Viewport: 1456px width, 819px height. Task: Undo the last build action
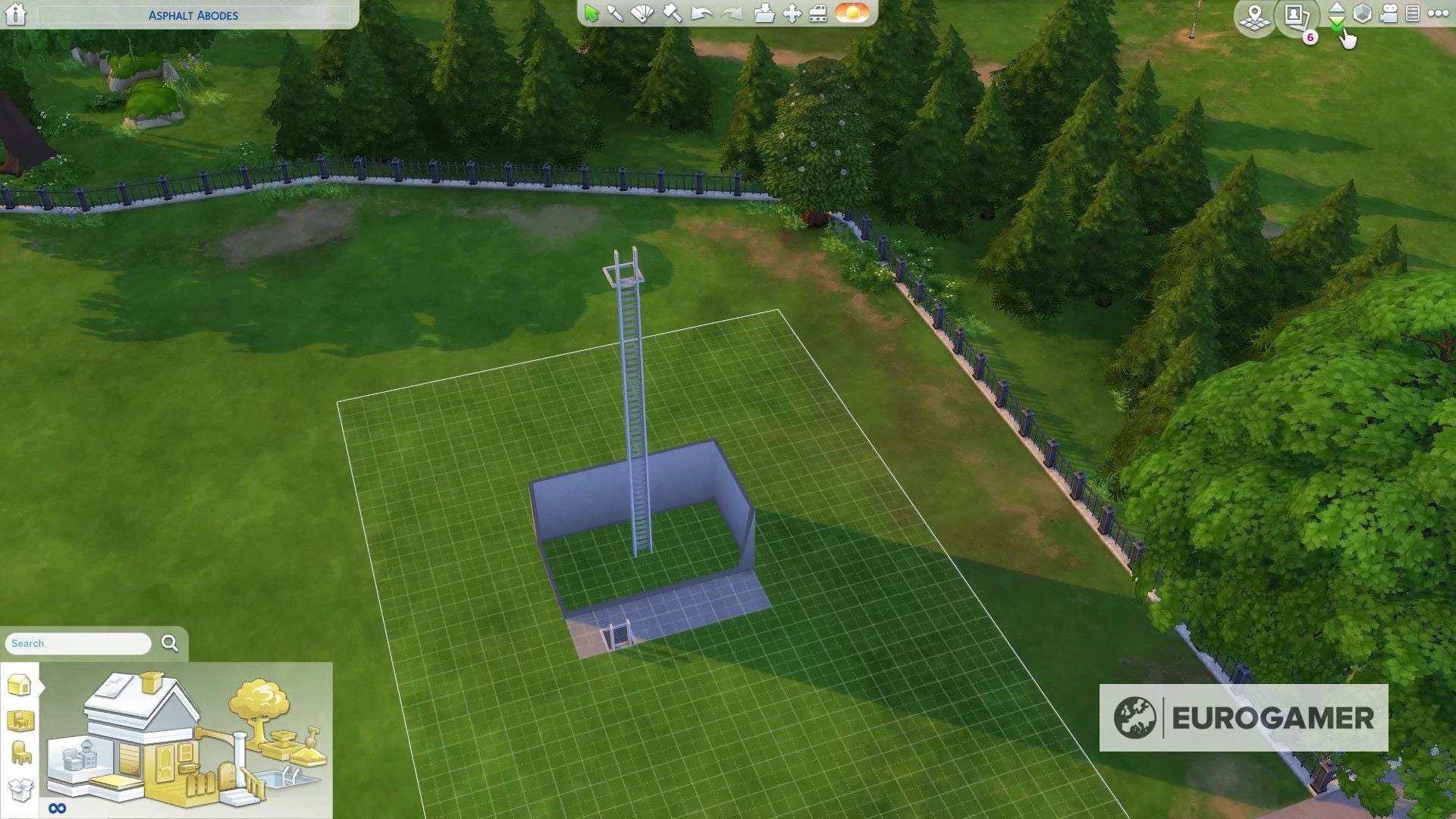coord(701,14)
